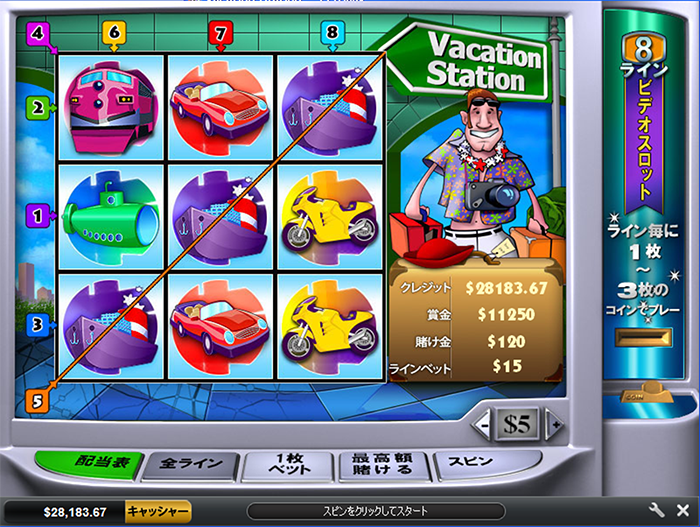Select payline marker number 4

tap(39, 33)
